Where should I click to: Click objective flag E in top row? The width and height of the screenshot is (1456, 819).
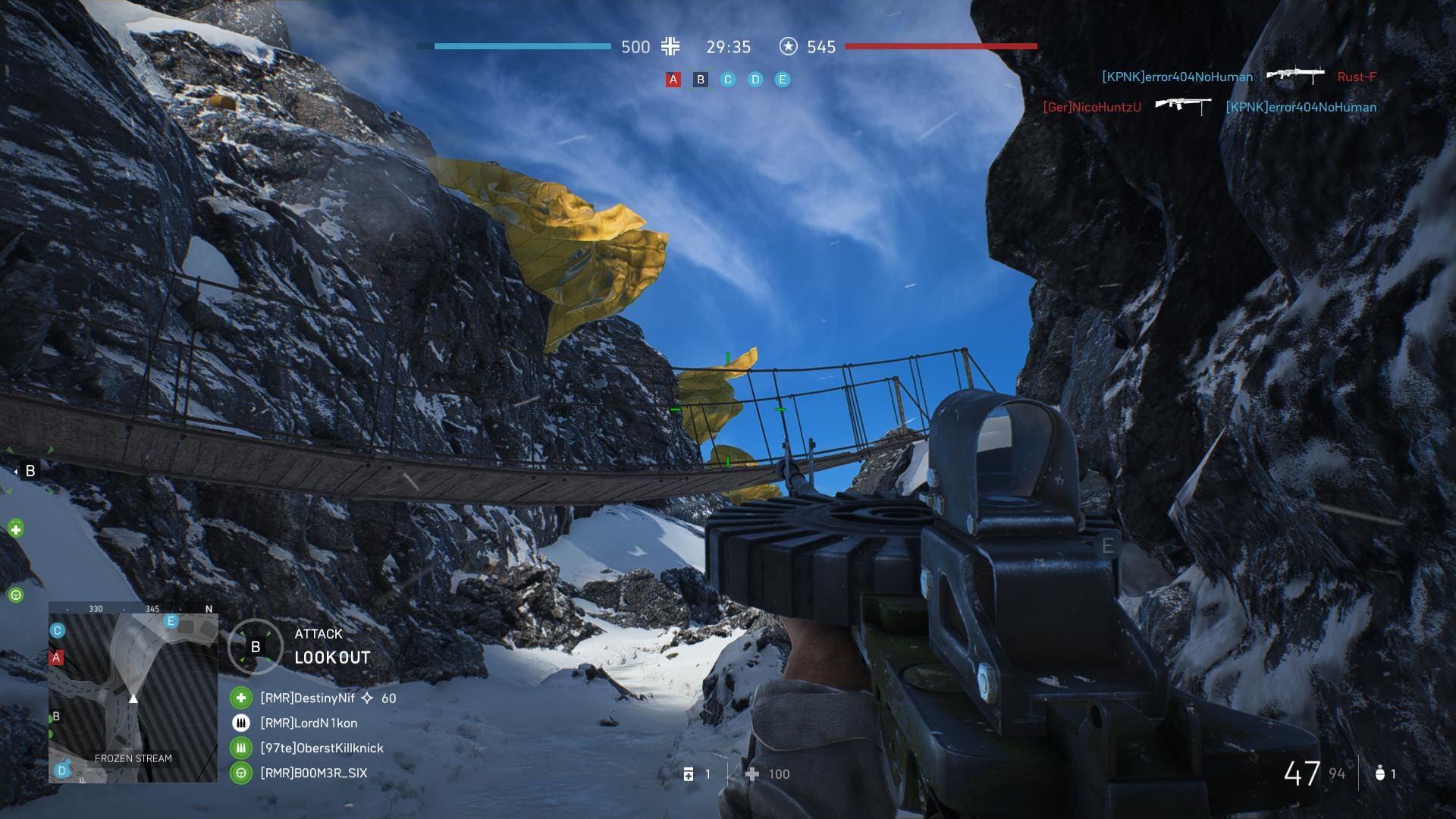783,80
